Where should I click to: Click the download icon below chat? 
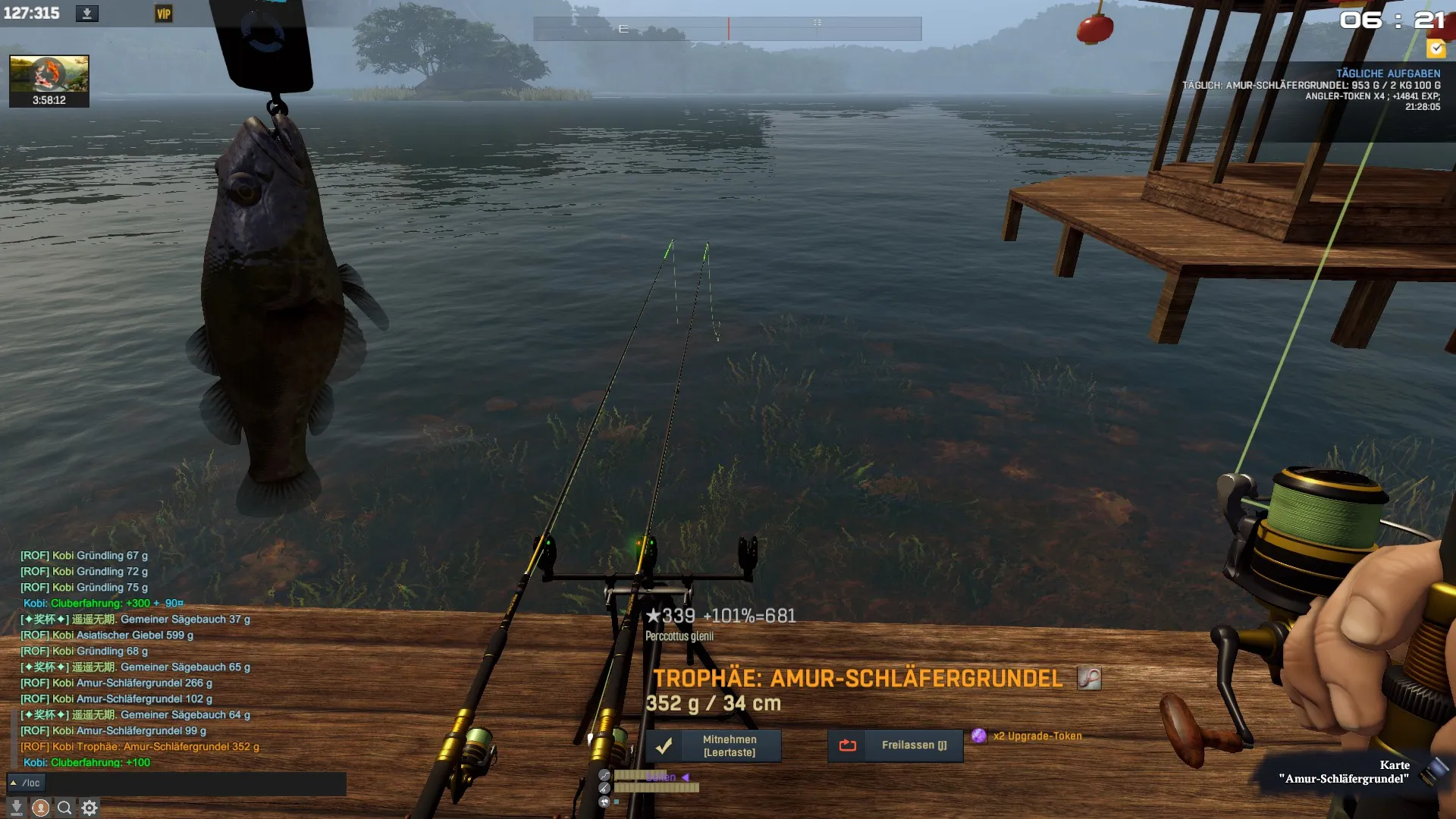(x=16, y=808)
